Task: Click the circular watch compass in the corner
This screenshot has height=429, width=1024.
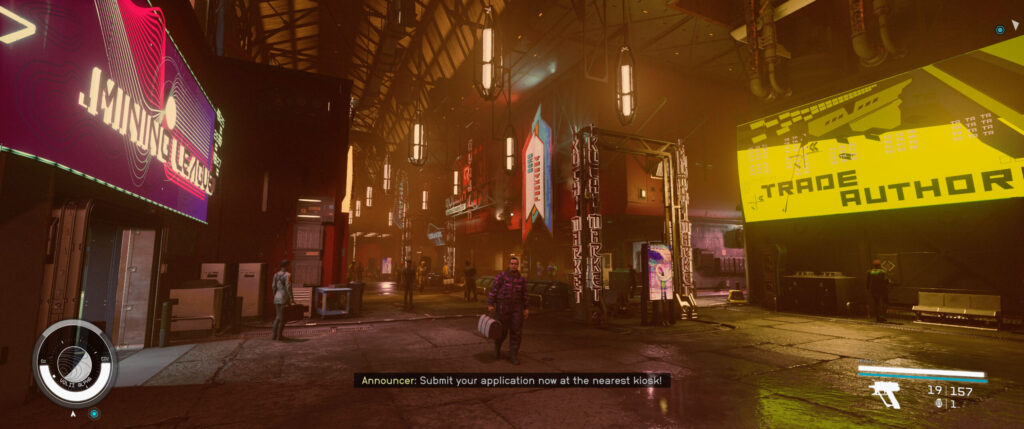Action: coord(75,362)
